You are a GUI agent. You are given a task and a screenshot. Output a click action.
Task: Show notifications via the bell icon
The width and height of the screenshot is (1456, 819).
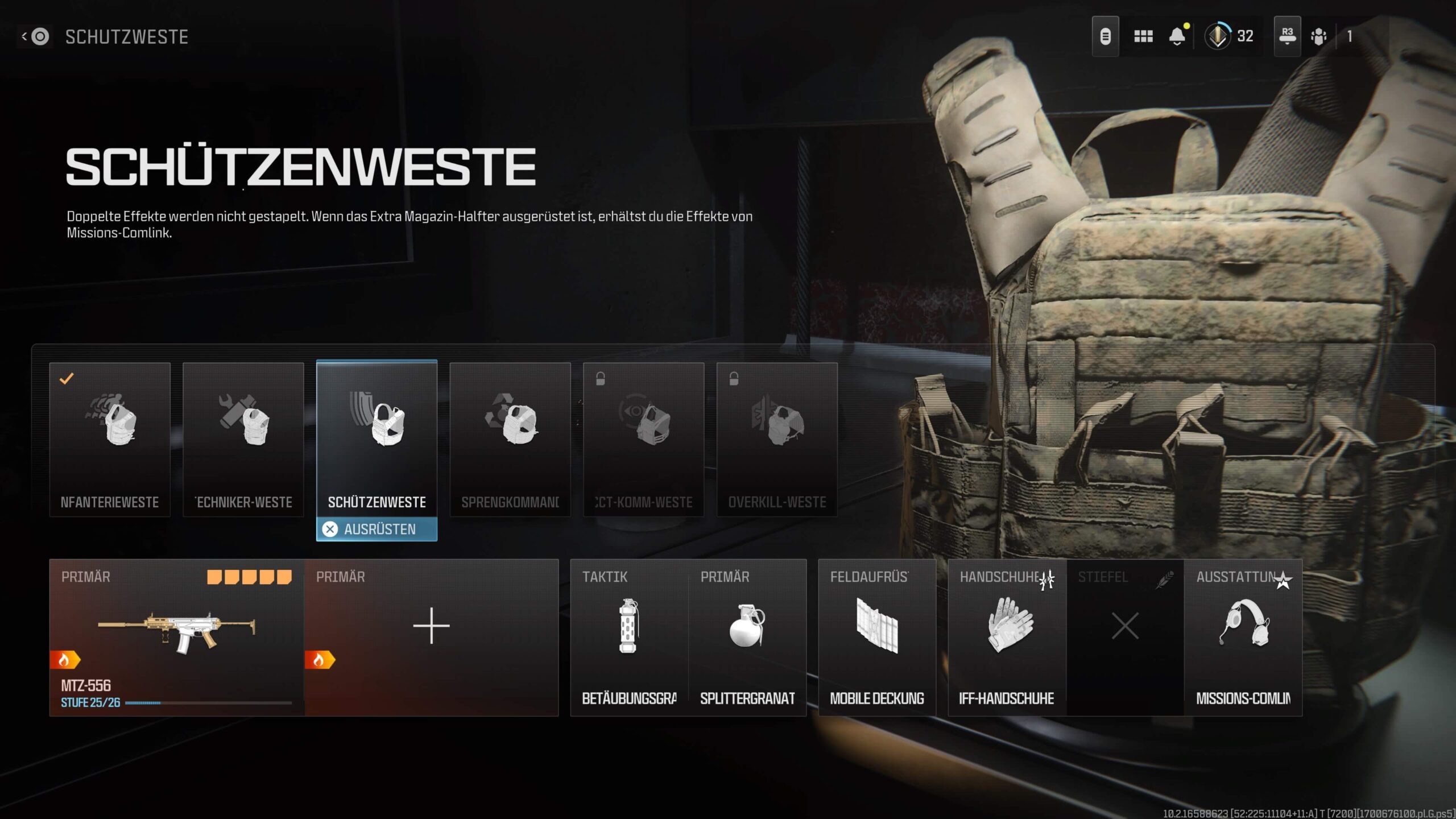(1177, 37)
